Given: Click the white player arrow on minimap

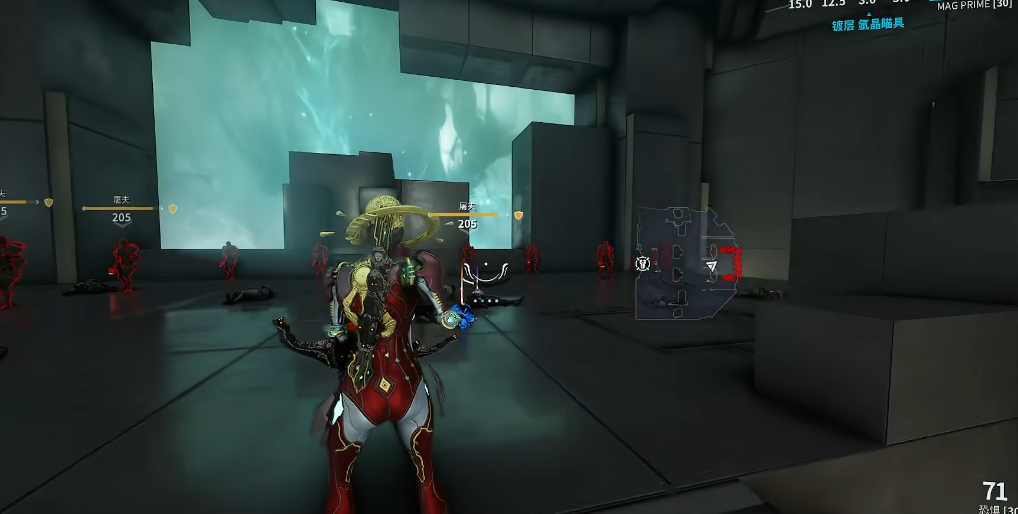Looking at the screenshot, I should tap(712, 266).
